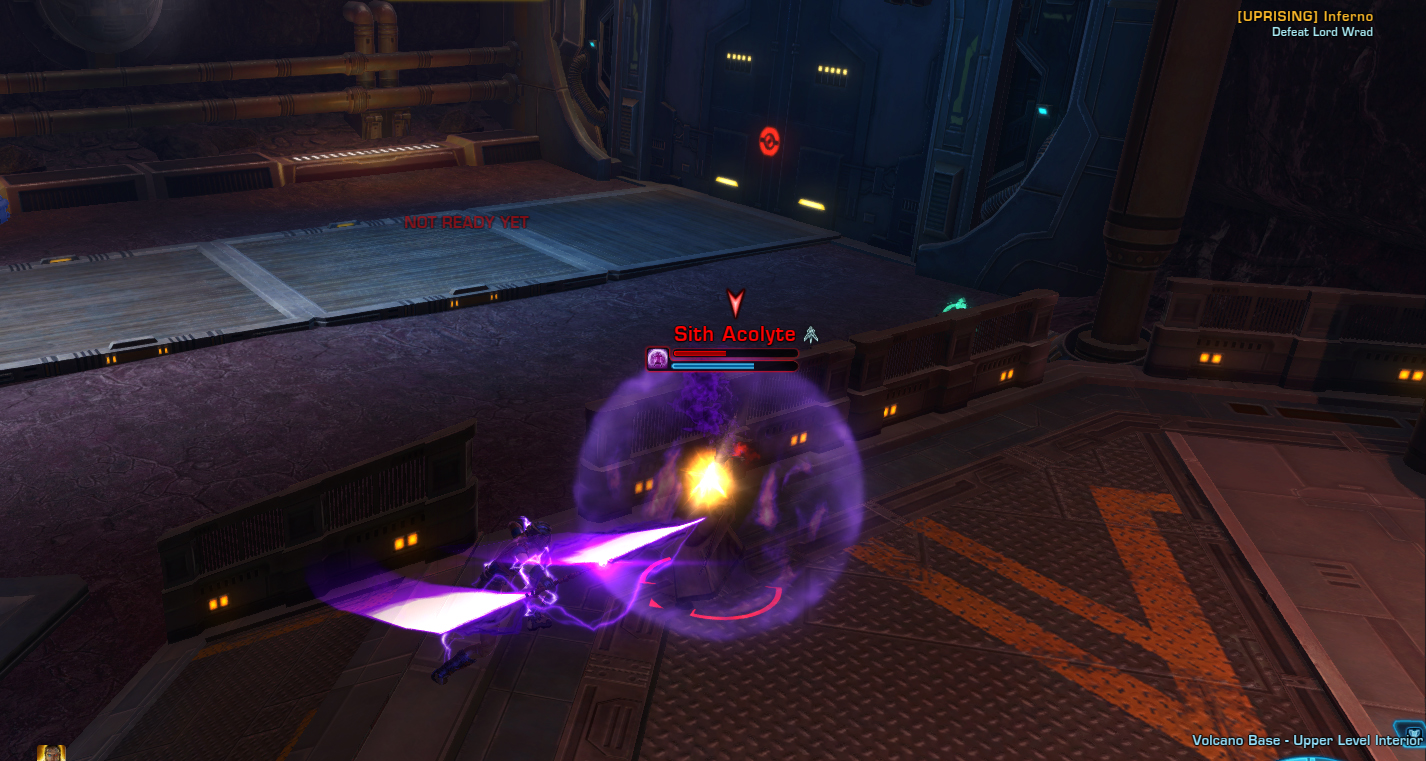Target Sith Acolyte by clicking its nameplate
Viewport: 1426px width, 761px height.
pos(735,334)
